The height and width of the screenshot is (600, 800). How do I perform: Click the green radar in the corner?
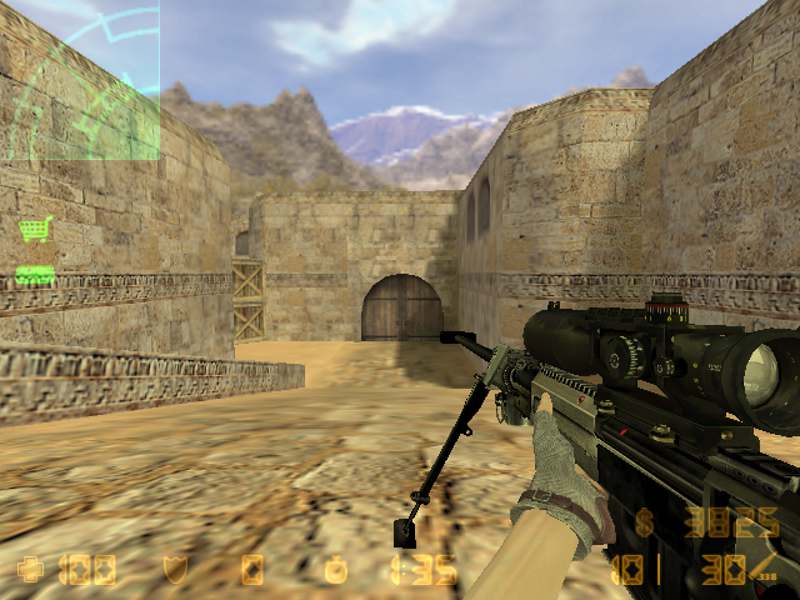pos(80,80)
